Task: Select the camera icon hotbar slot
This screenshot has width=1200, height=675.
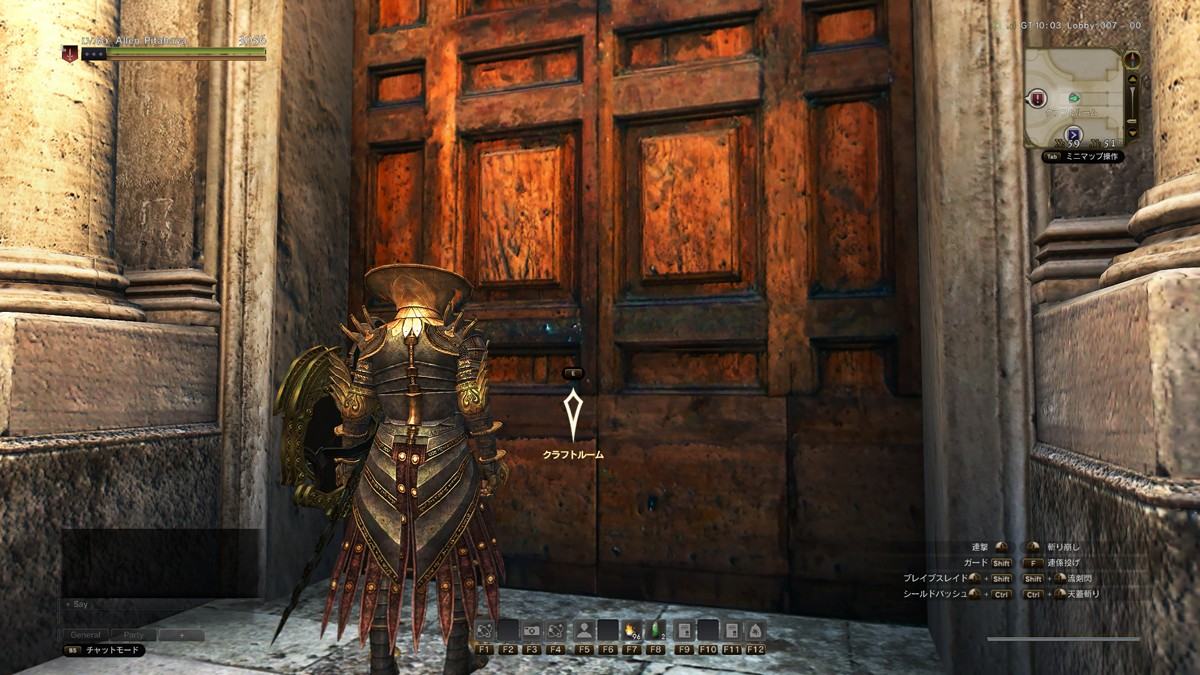Action: pos(533,631)
